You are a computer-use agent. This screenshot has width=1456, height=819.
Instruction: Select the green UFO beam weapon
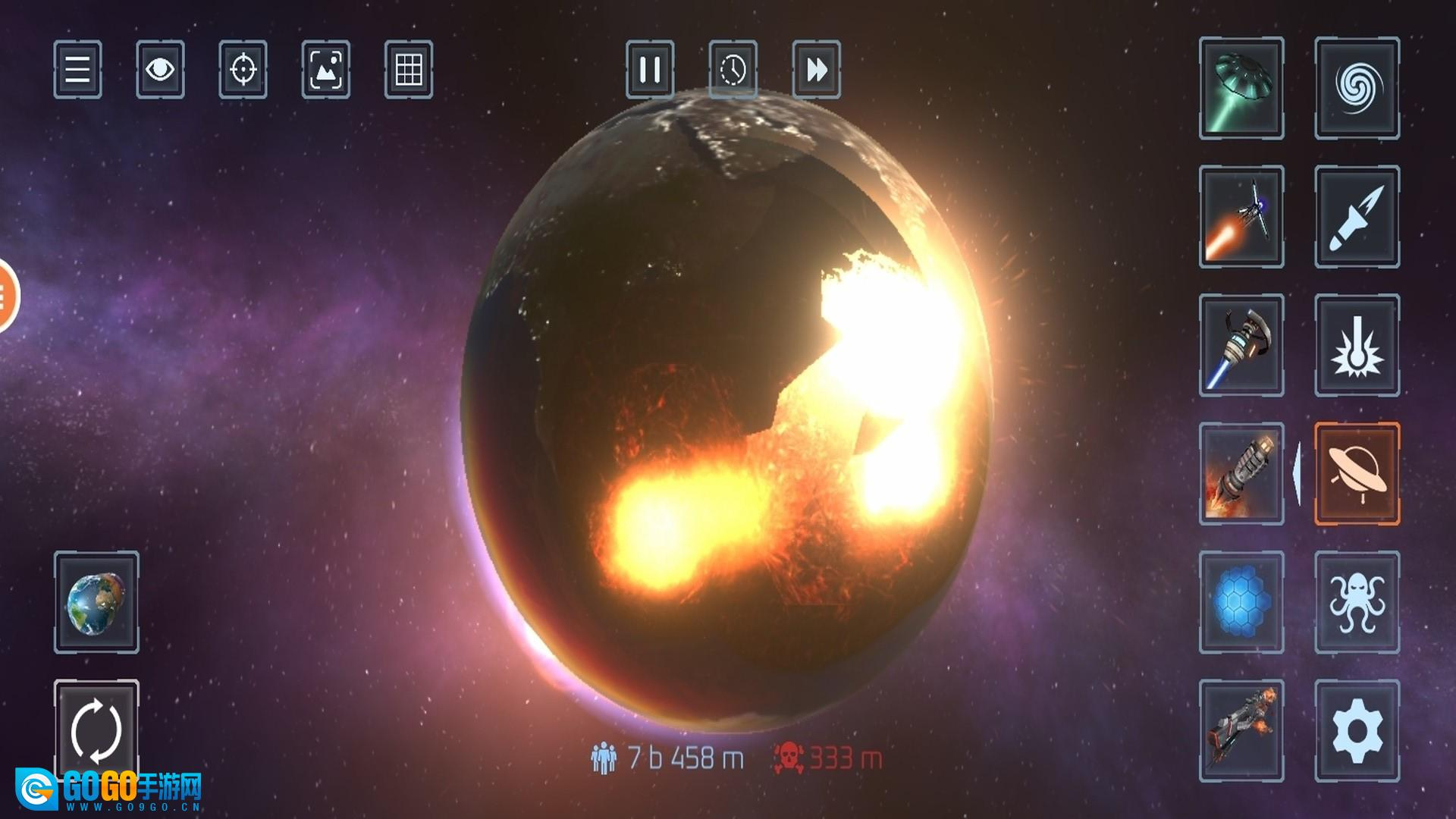click(1241, 88)
